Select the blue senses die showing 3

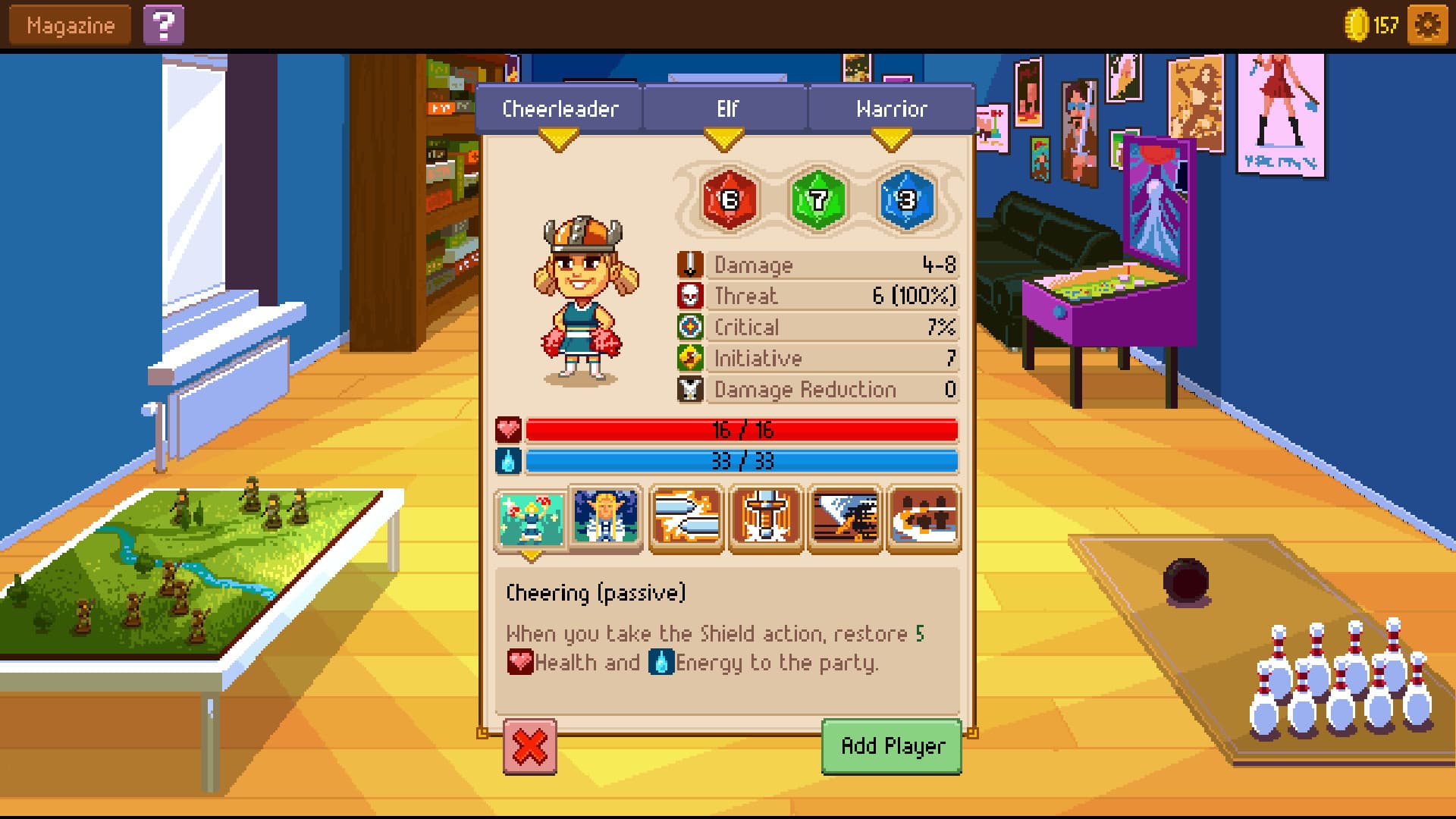(x=904, y=201)
